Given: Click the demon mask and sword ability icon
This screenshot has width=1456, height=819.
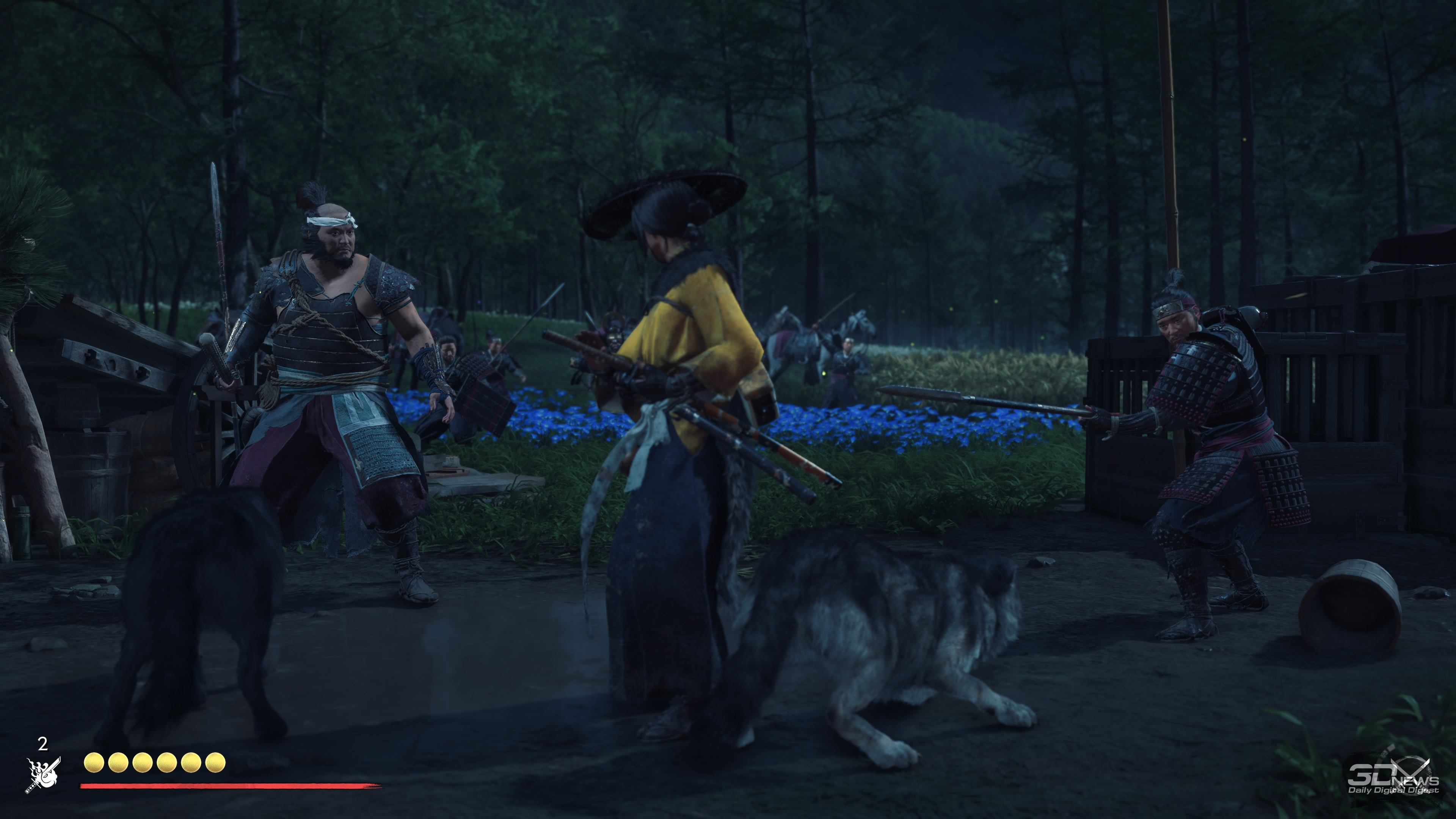Looking at the screenshot, I should tap(43, 775).
